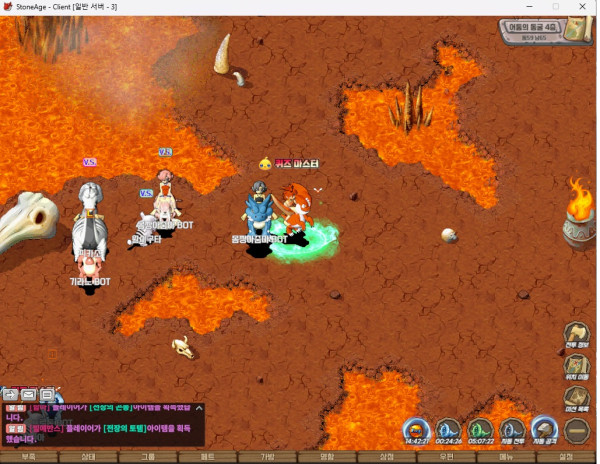Open the 그룹 group on bottom bar
This screenshot has width=600, height=464.
pos(148,457)
